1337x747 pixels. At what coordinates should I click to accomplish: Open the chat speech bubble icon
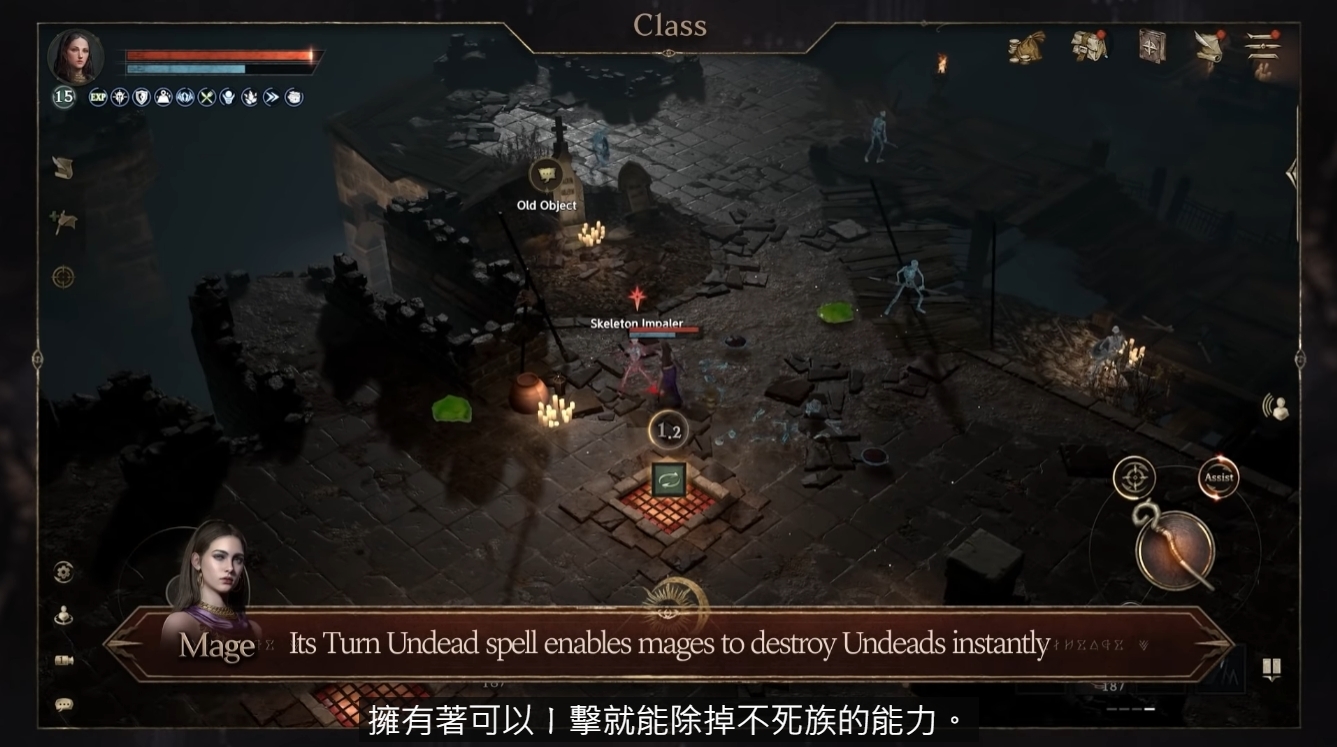coord(64,705)
